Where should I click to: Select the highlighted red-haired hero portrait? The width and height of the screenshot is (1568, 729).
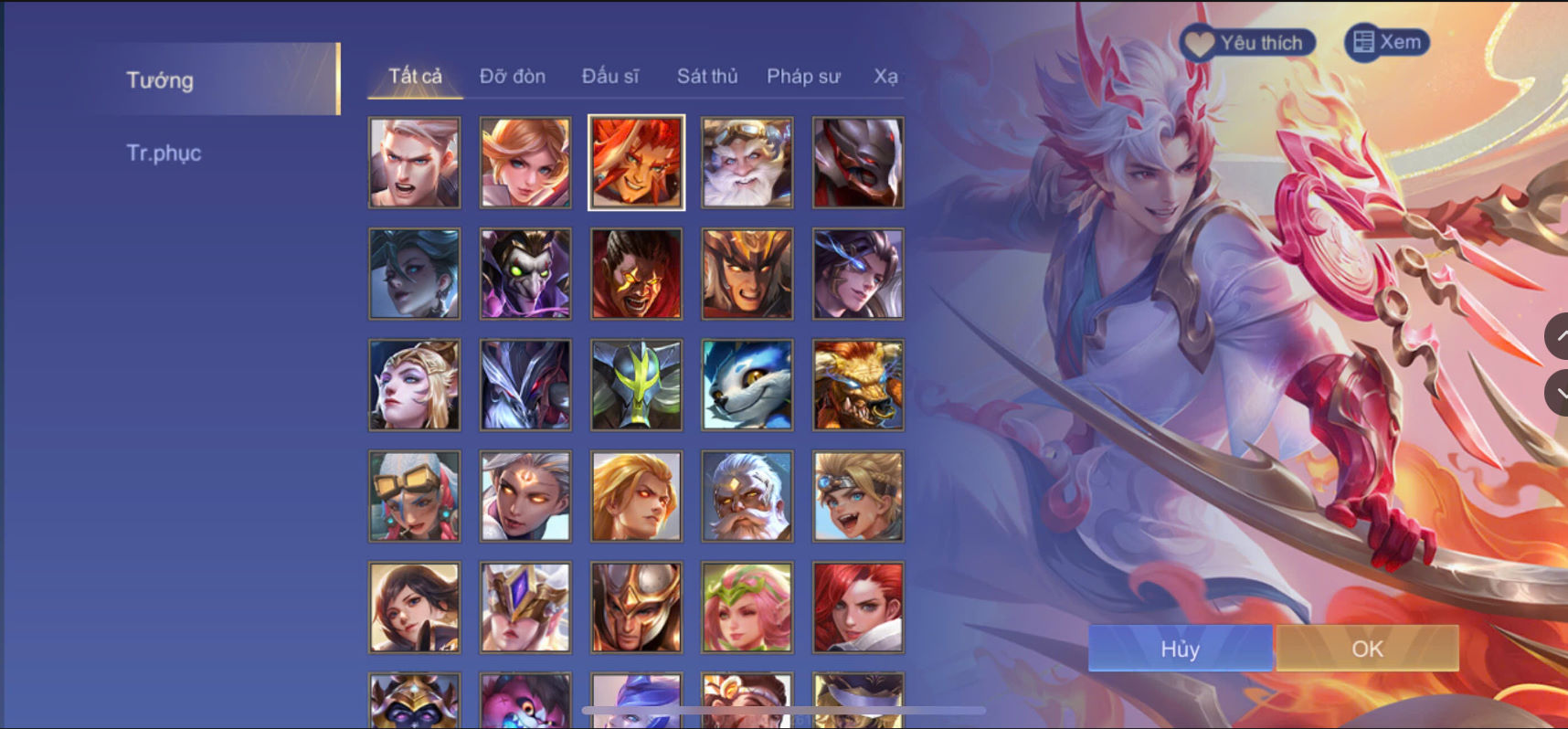pyautogui.click(x=635, y=162)
